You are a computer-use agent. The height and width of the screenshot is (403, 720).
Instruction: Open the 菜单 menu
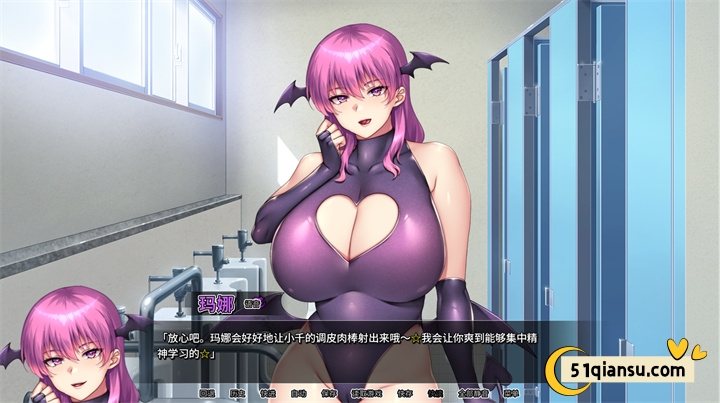tap(511, 394)
